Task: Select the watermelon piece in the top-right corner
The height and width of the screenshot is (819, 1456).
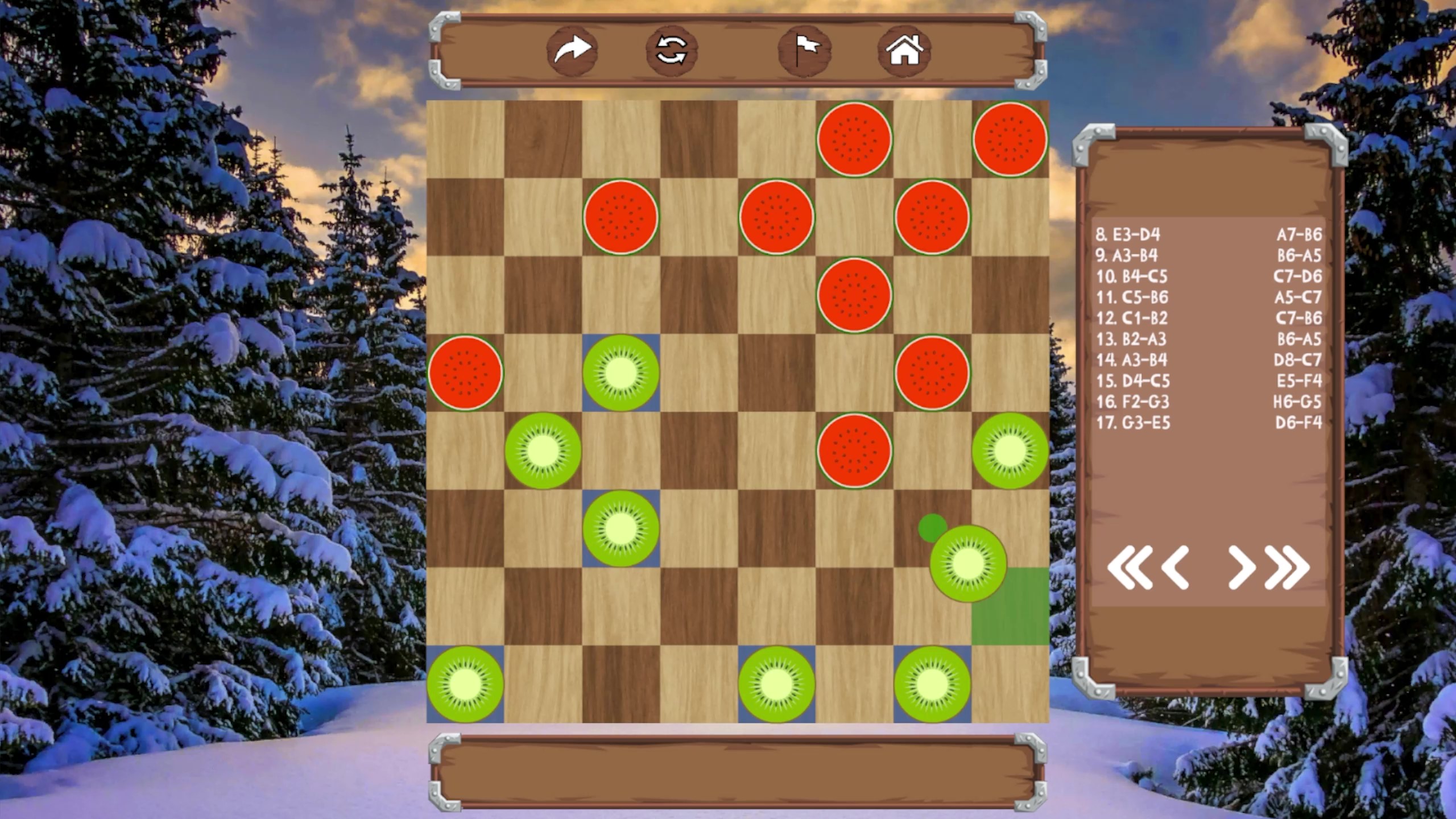Action: 1010,139
